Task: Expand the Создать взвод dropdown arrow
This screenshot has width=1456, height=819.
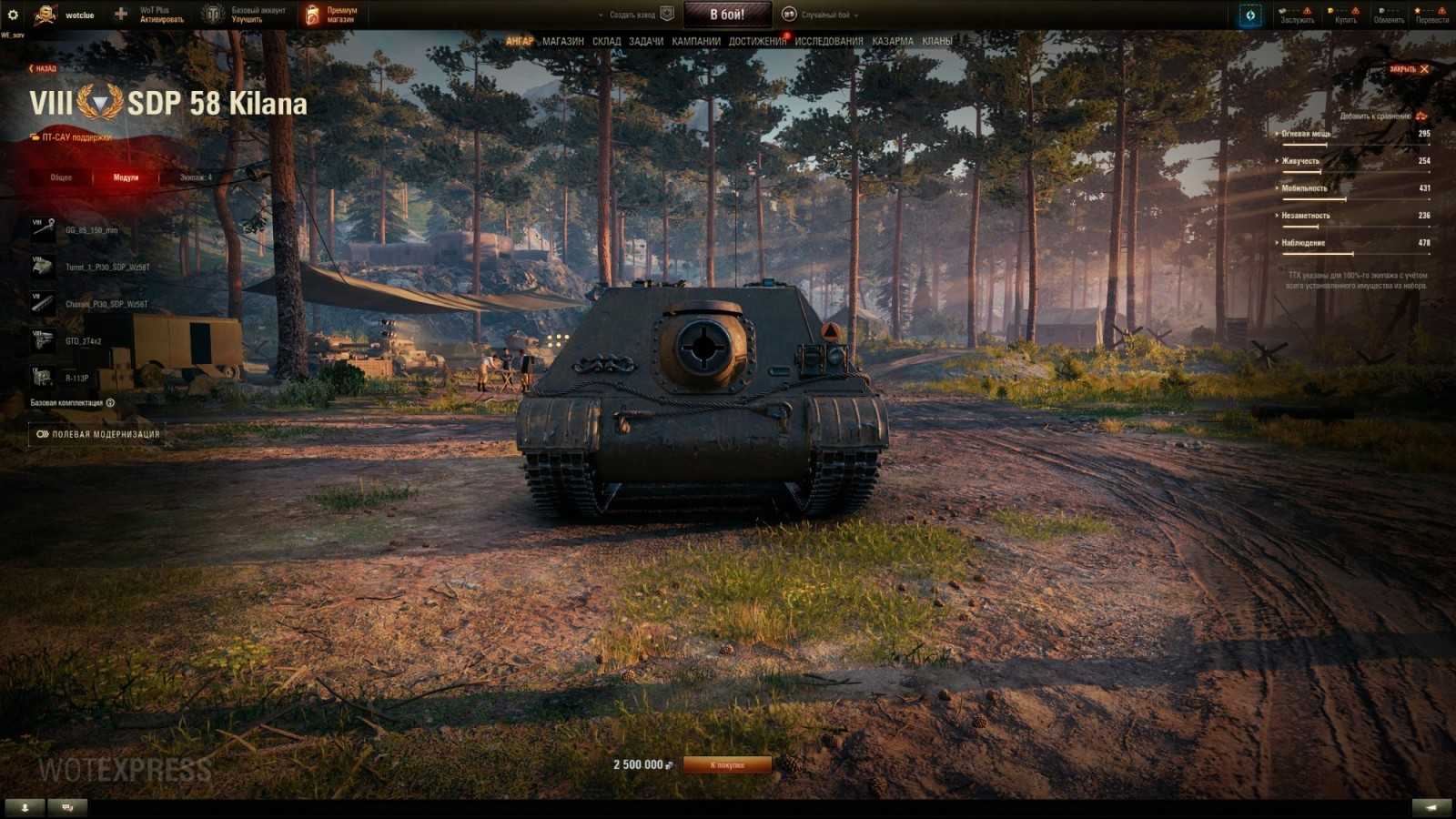Action: (x=601, y=15)
